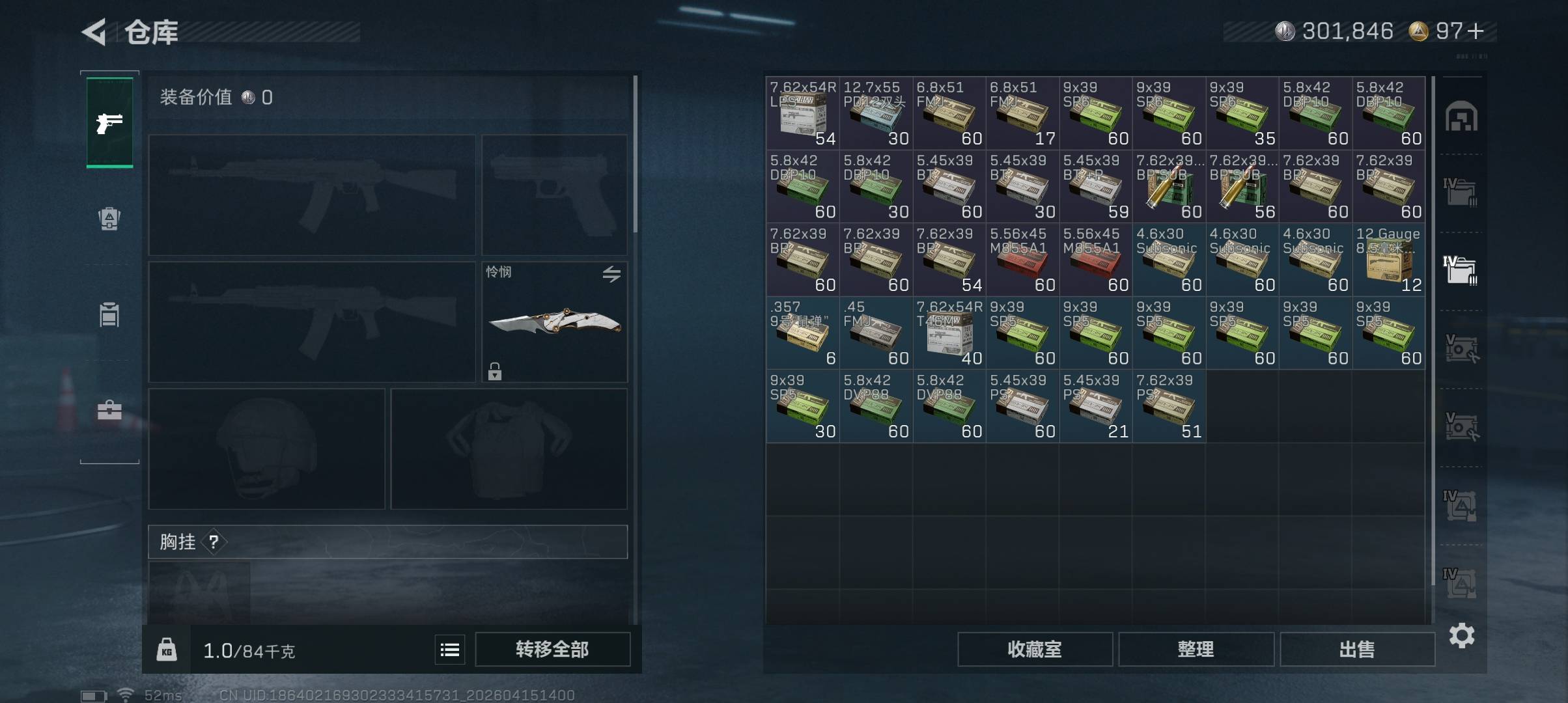Select the 12 Gauge shell box
Screen dimensions: 1568x703
point(1388,259)
